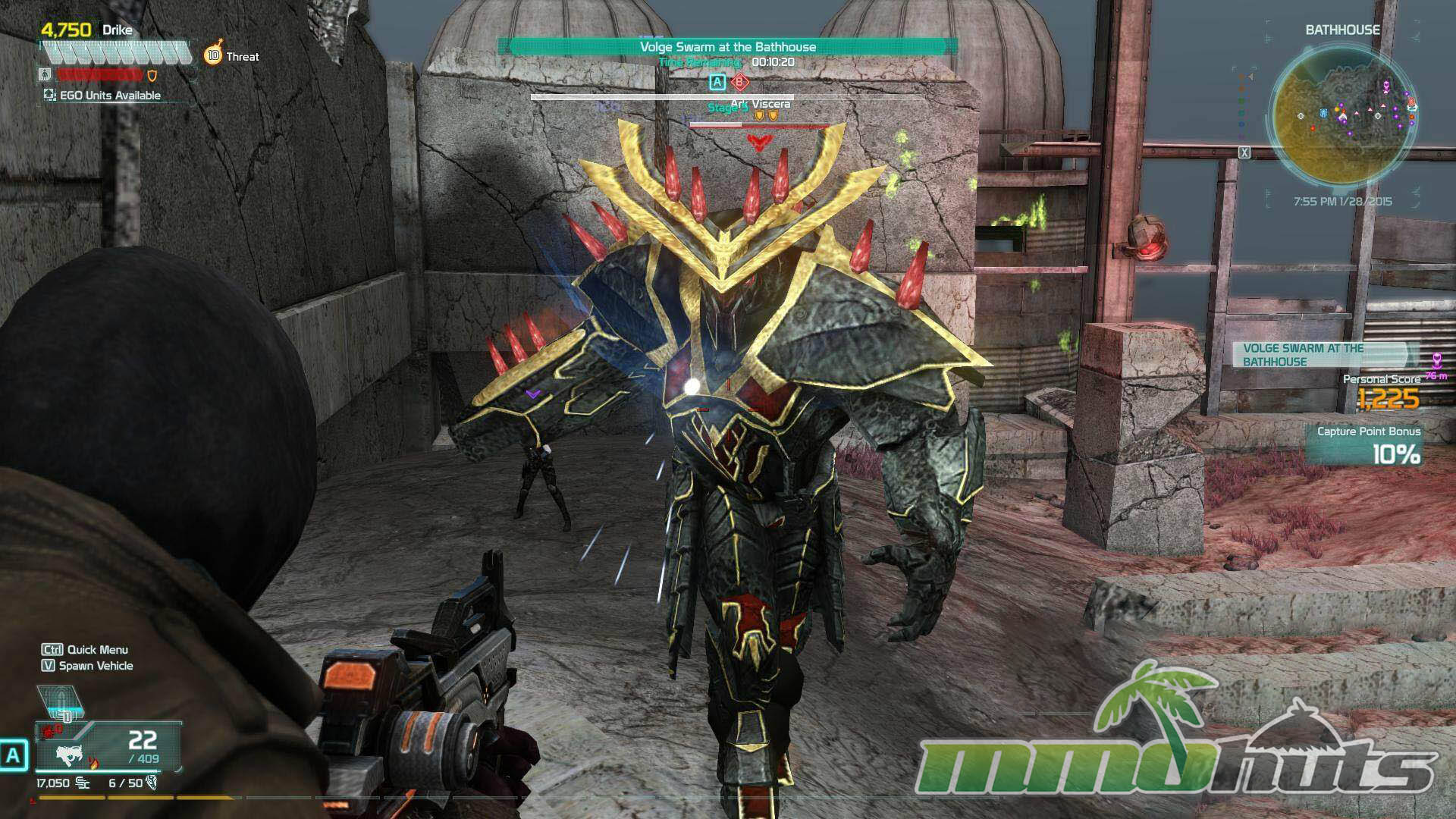Click the circular Bathhouse minimap
The width and height of the screenshot is (1456, 819).
pos(1341,114)
